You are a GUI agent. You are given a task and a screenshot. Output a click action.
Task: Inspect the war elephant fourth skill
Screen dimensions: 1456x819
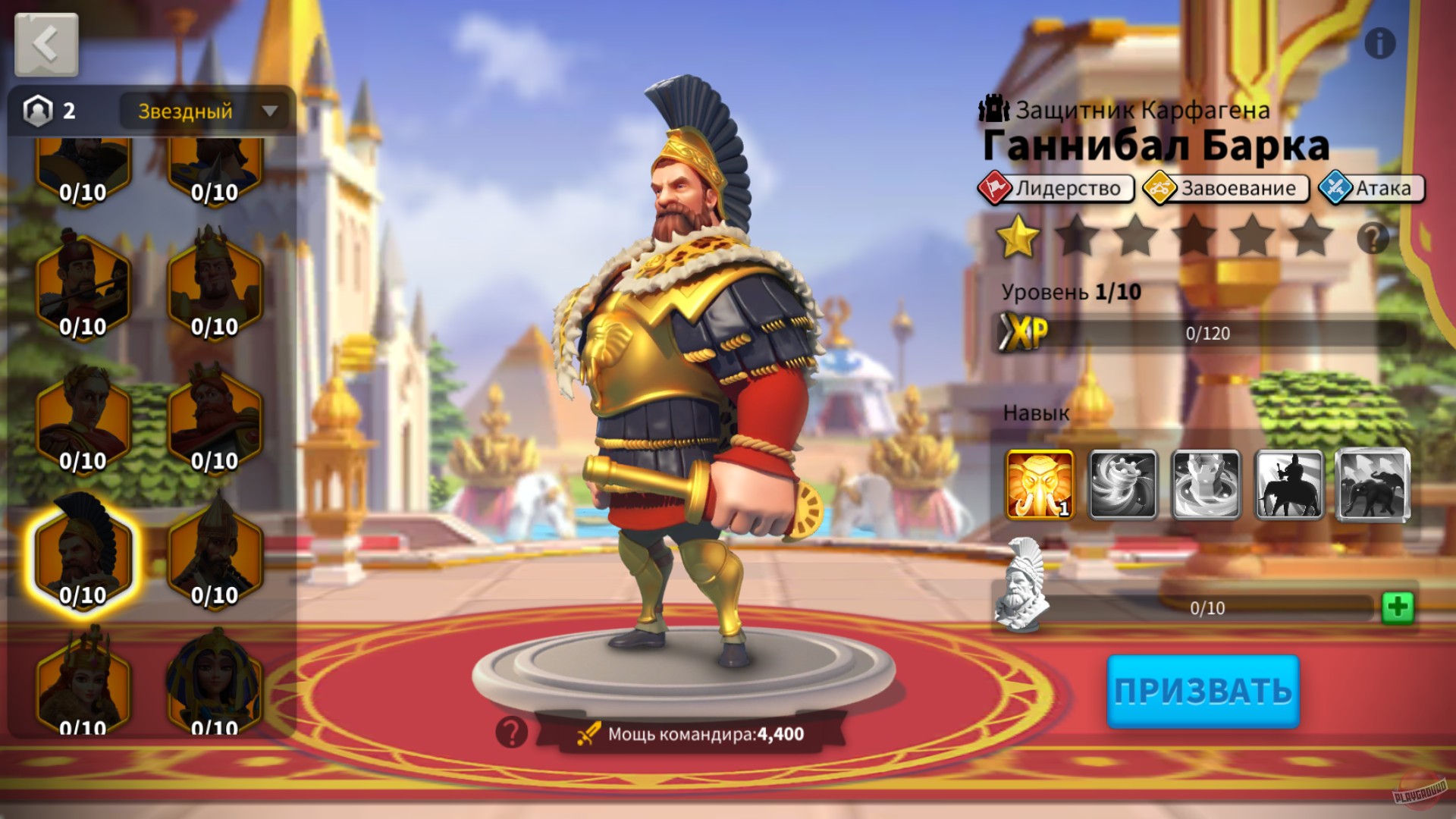pyautogui.click(x=1289, y=483)
